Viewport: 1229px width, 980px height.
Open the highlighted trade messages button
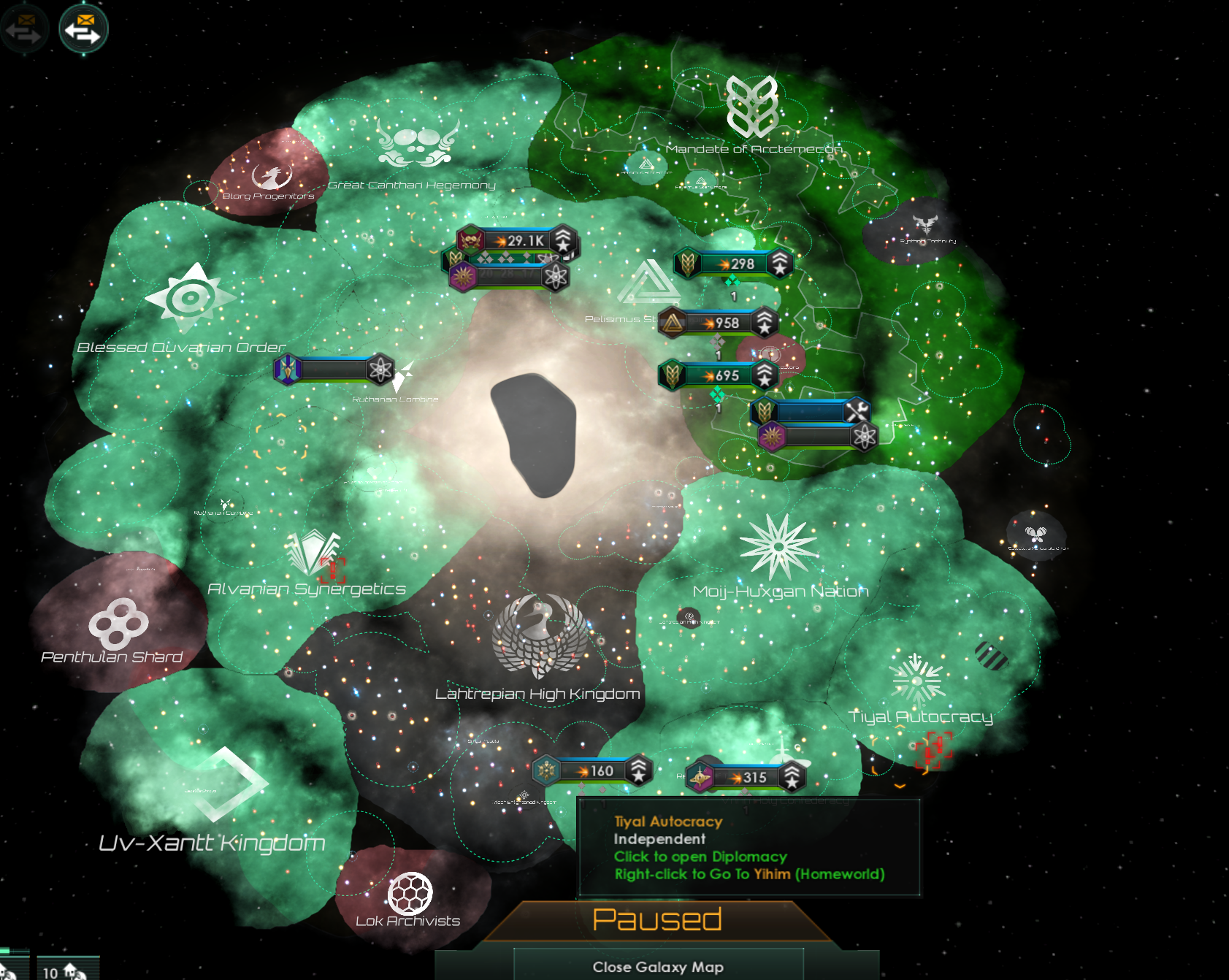click(x=83, y=29)
